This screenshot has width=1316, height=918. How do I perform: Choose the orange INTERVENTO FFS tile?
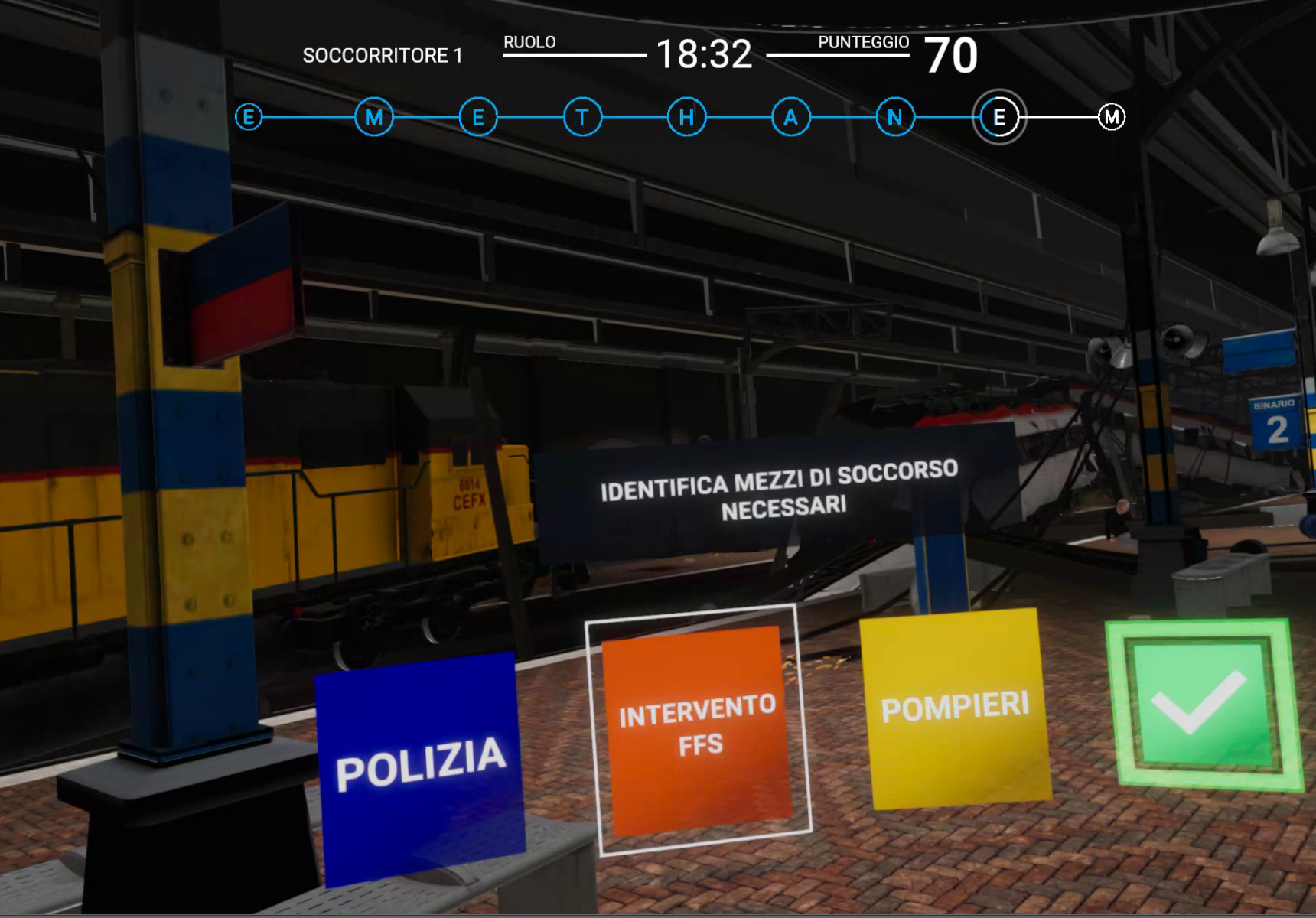(698, 728)
